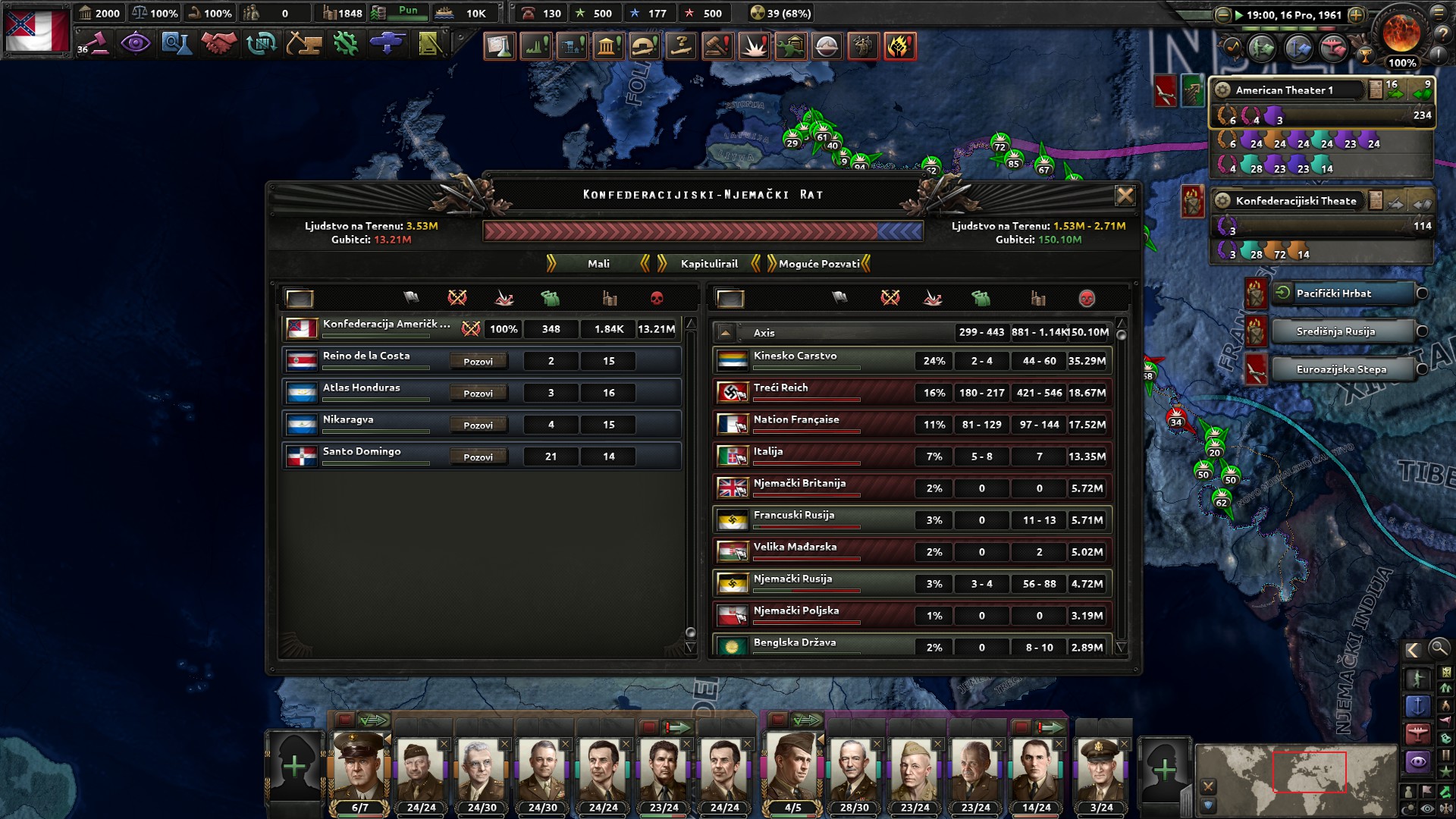1456x819 pixels.
Task: Open the politics menu (gavel icon)
Action: 99,45
